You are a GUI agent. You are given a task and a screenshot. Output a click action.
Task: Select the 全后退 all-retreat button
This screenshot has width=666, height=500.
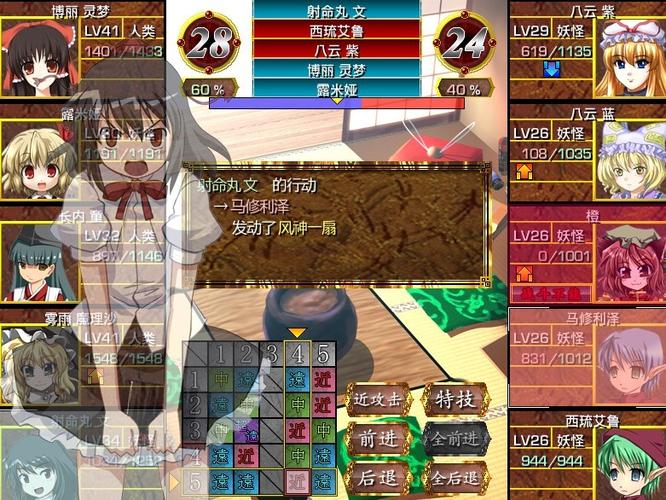(x=455, y=476)
